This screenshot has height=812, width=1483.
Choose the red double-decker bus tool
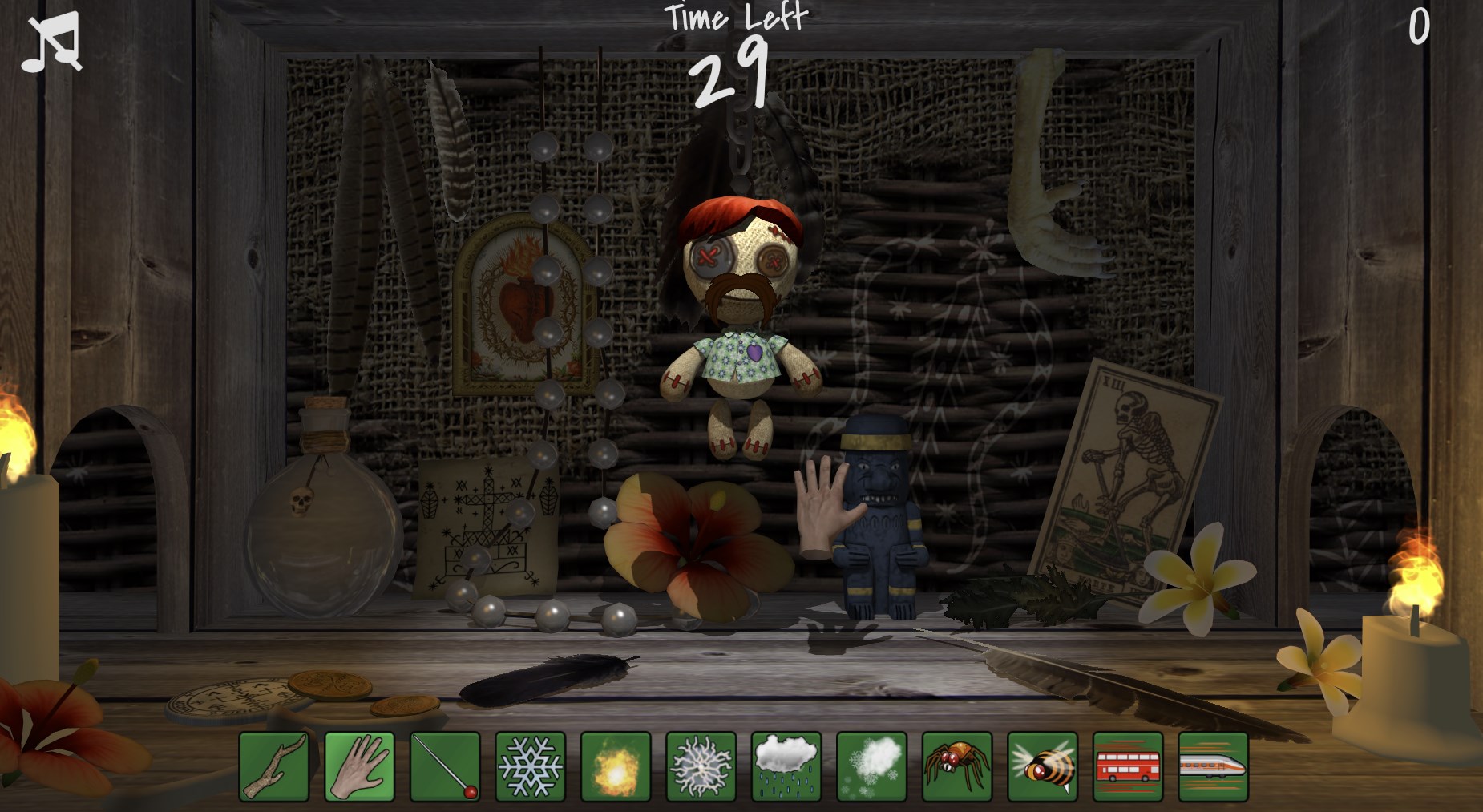pyautogui.click(x=1128, y=766)
